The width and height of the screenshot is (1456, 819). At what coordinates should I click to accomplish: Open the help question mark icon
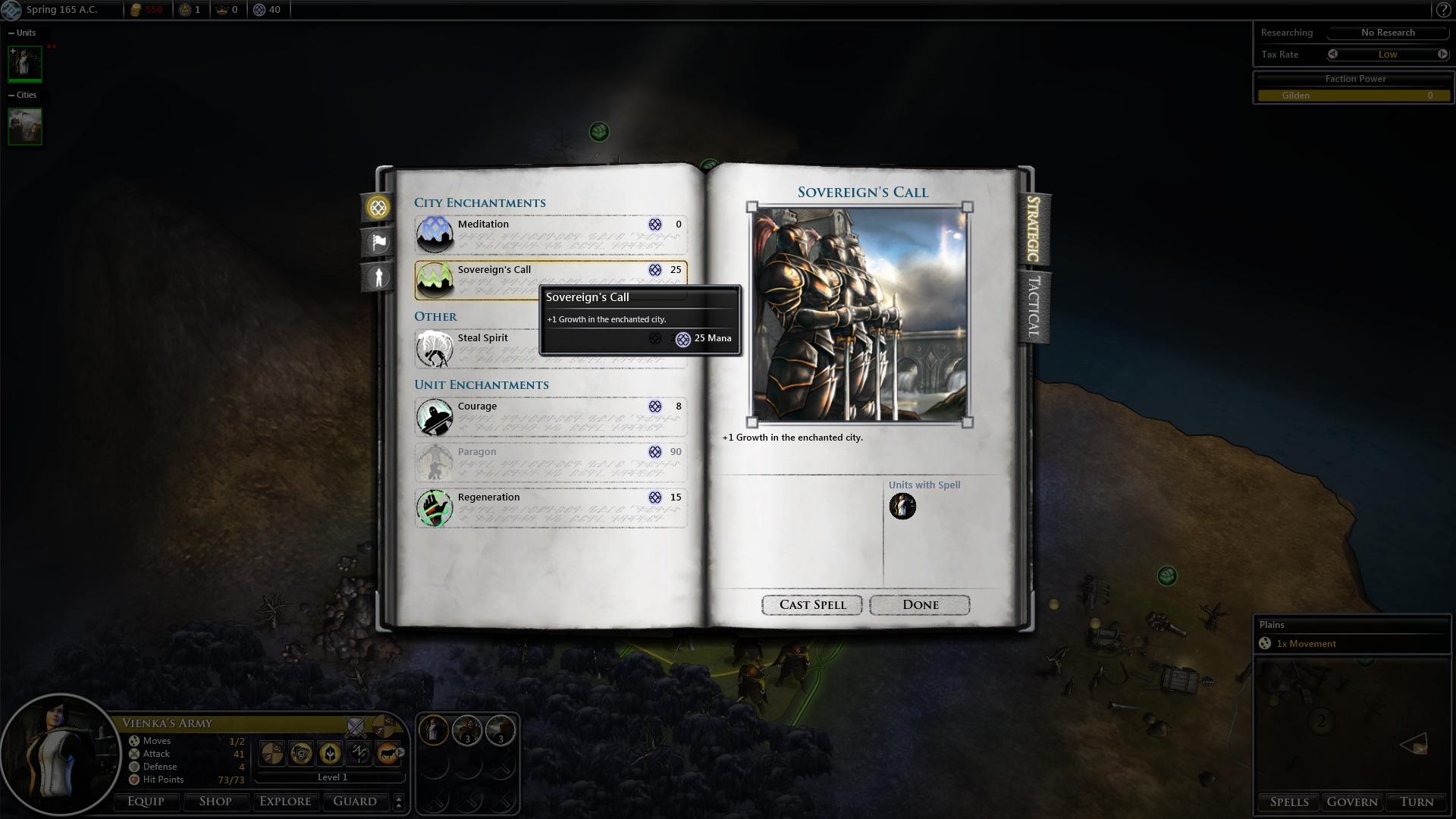pyautogui.click(x=1442, y=10)
